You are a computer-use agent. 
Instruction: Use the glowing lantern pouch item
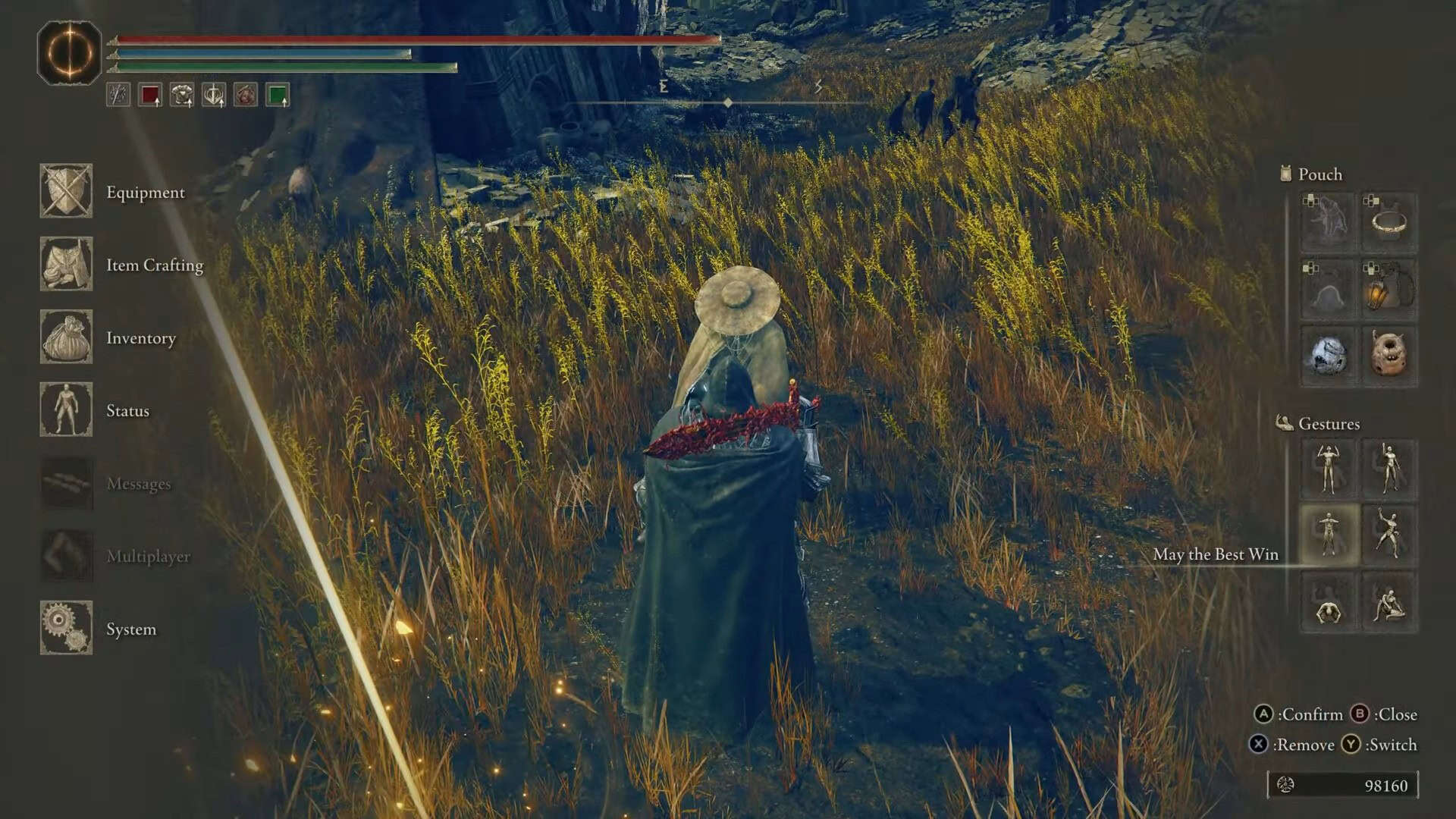pyautogui.click(x=1389, y=289)
